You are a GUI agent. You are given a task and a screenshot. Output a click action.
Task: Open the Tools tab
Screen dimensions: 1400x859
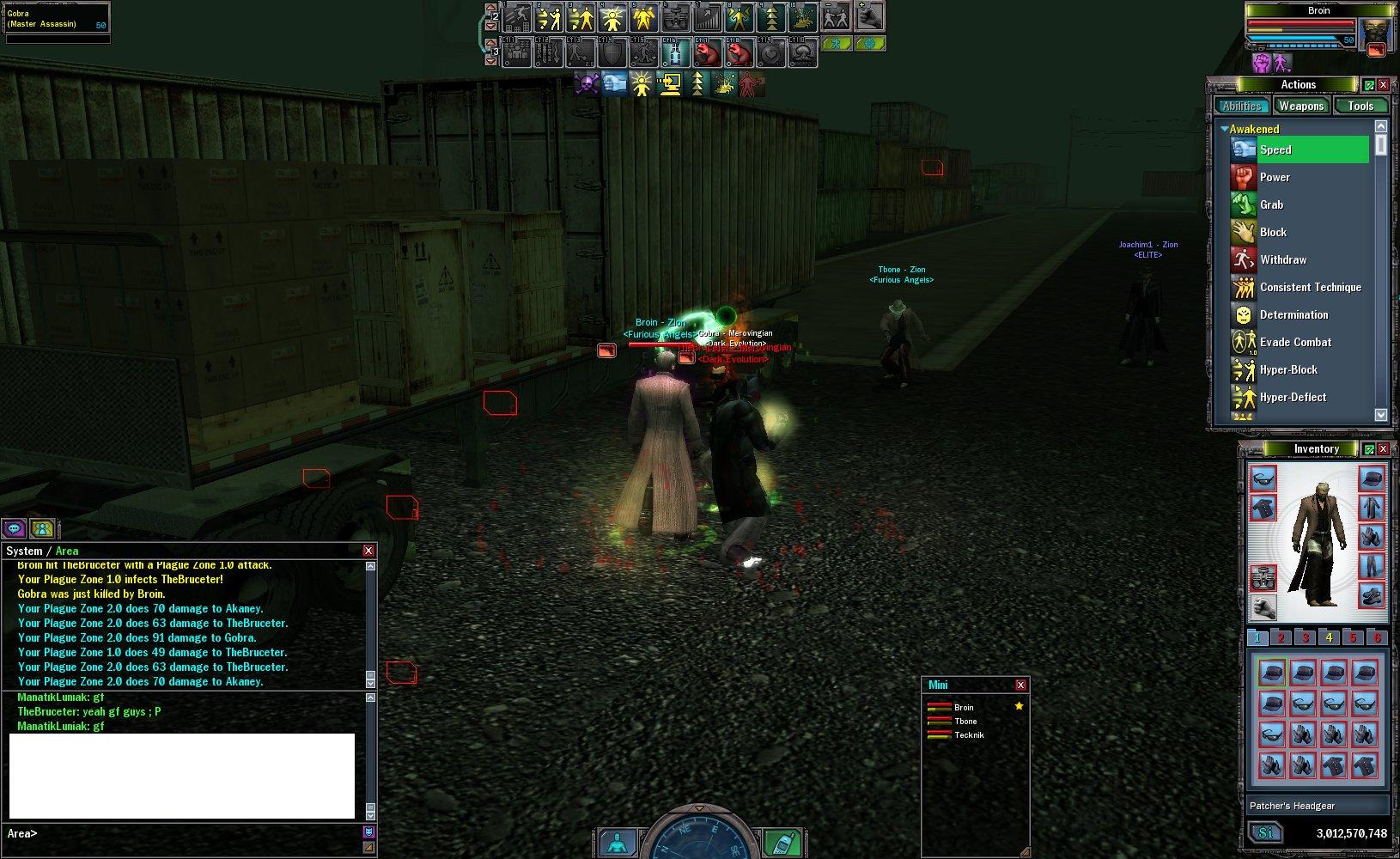(x=1360, y=106)
